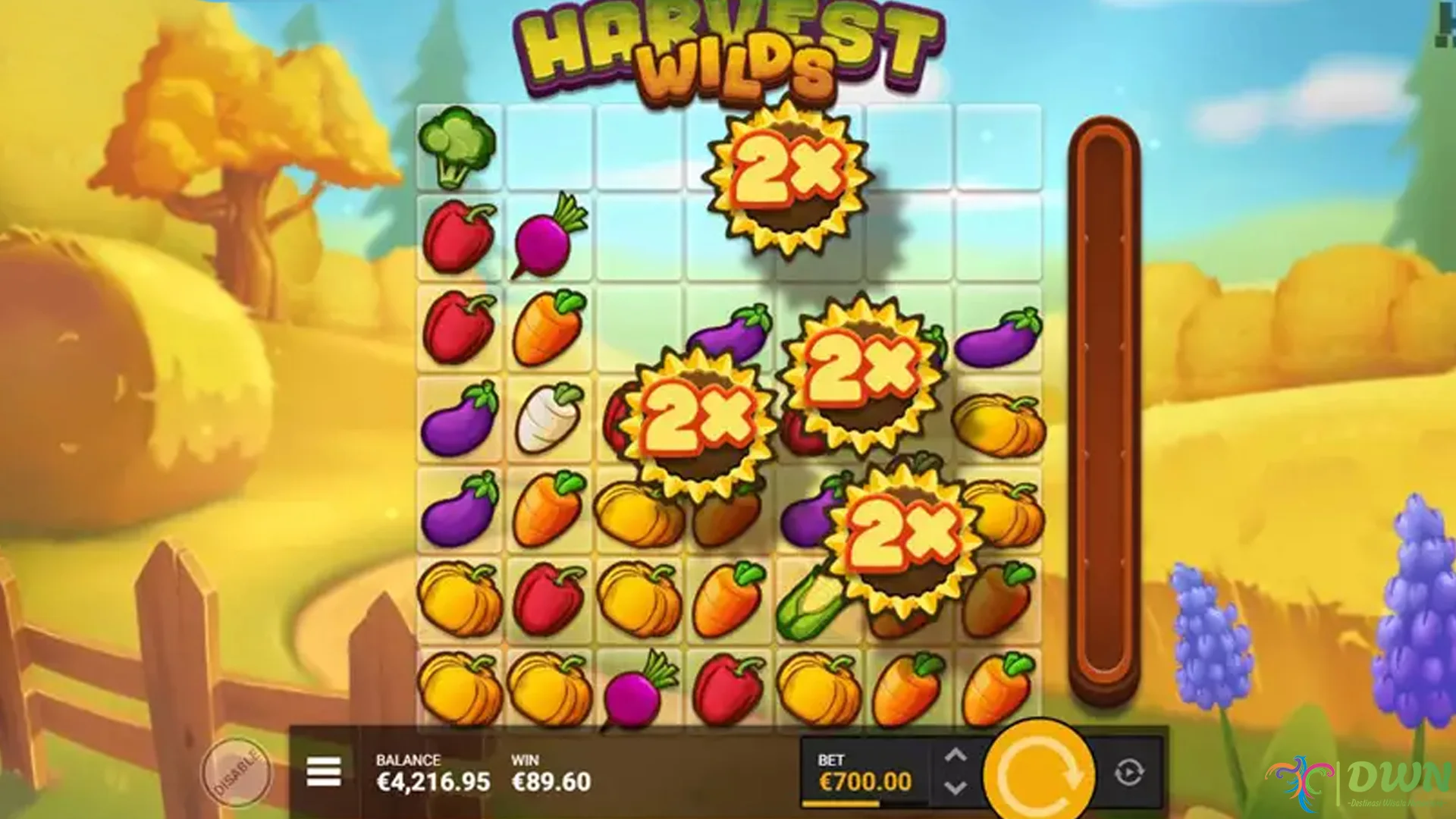Open the hamburger game menu
Image resolution: width=1456 pixels, height=819 pixels.
[x=326, y=772]
